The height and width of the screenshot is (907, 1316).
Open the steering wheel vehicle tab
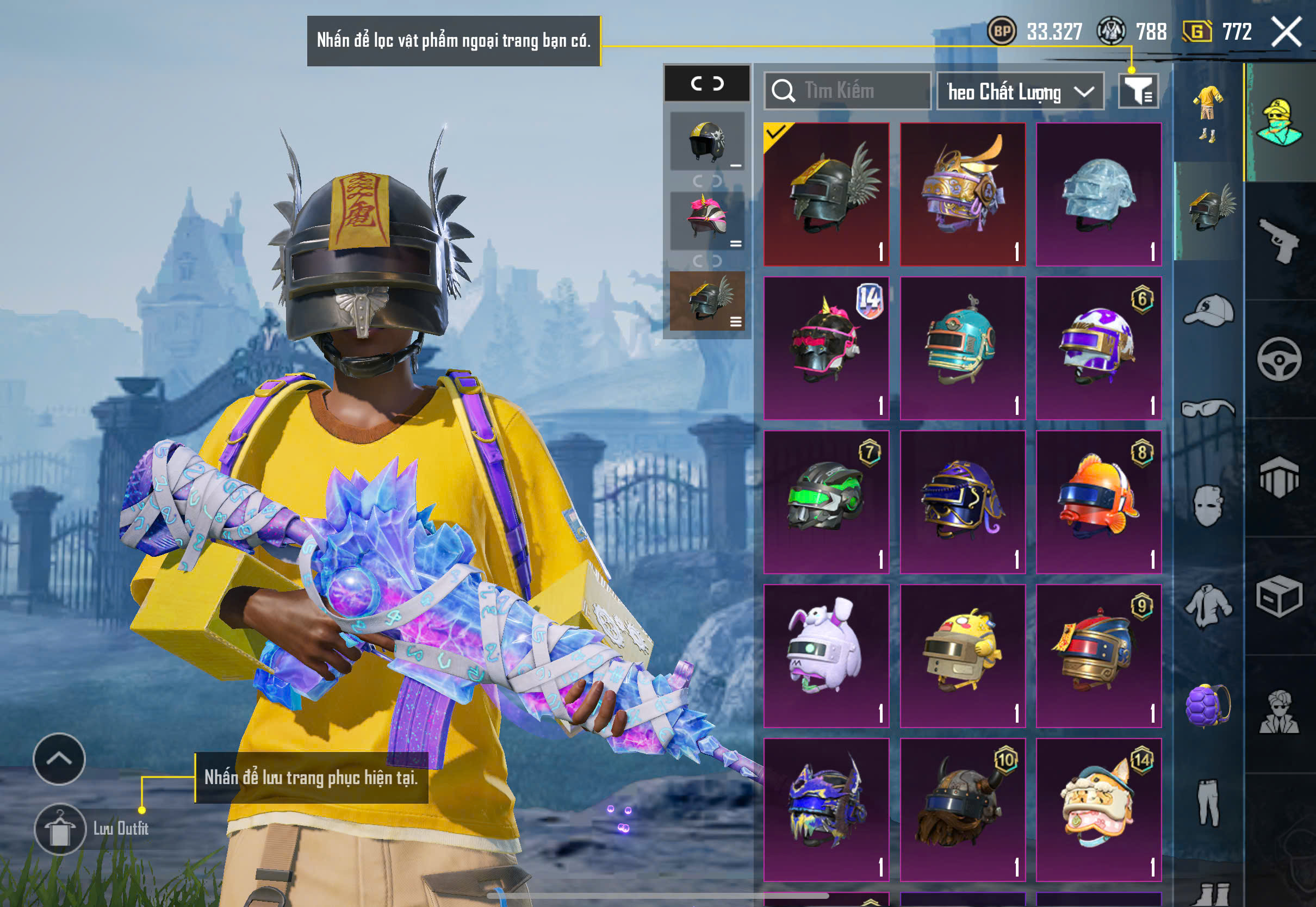(1279, 359)
